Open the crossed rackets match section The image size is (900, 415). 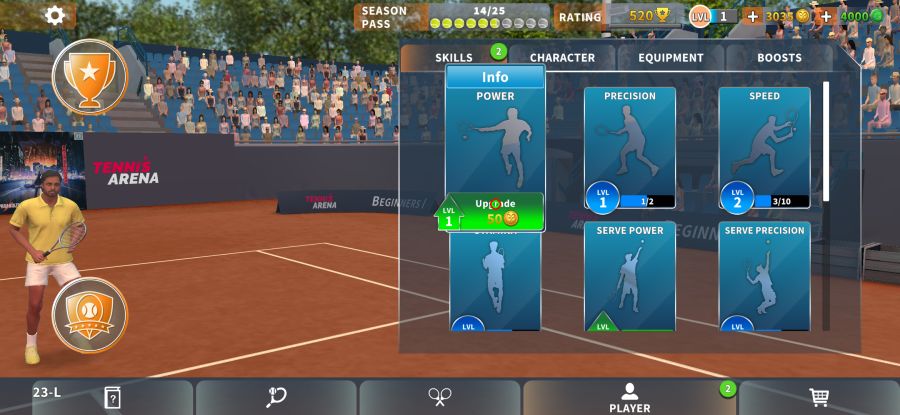tap(439, 397)
